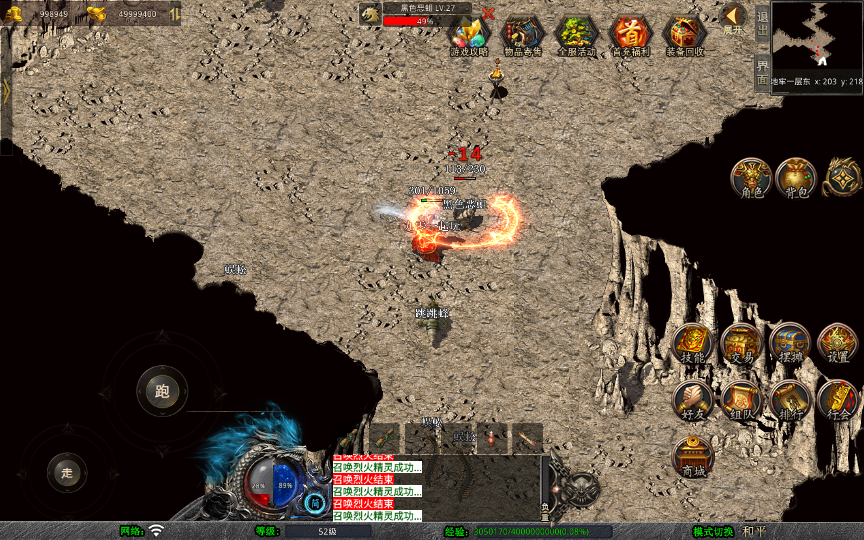Open the 行会 guild panel

tap(837, 399)
